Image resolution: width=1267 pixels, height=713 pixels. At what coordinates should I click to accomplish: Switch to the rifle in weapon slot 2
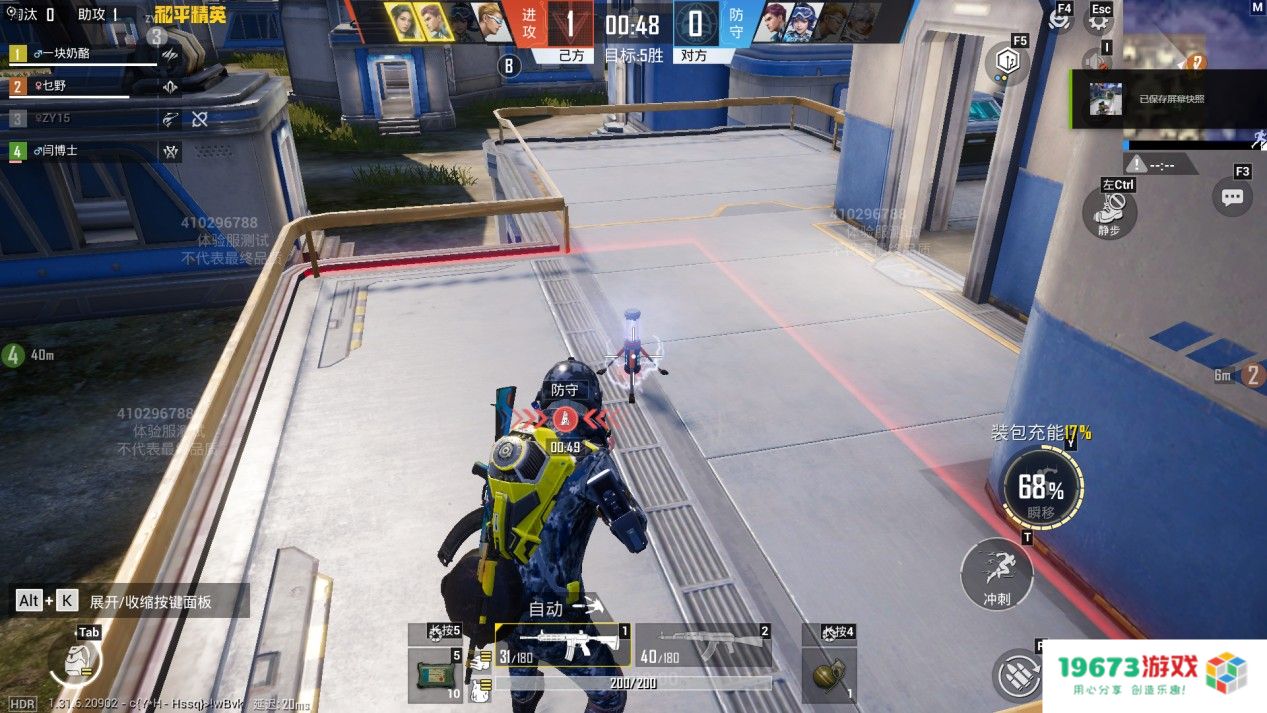pos(703,646)
